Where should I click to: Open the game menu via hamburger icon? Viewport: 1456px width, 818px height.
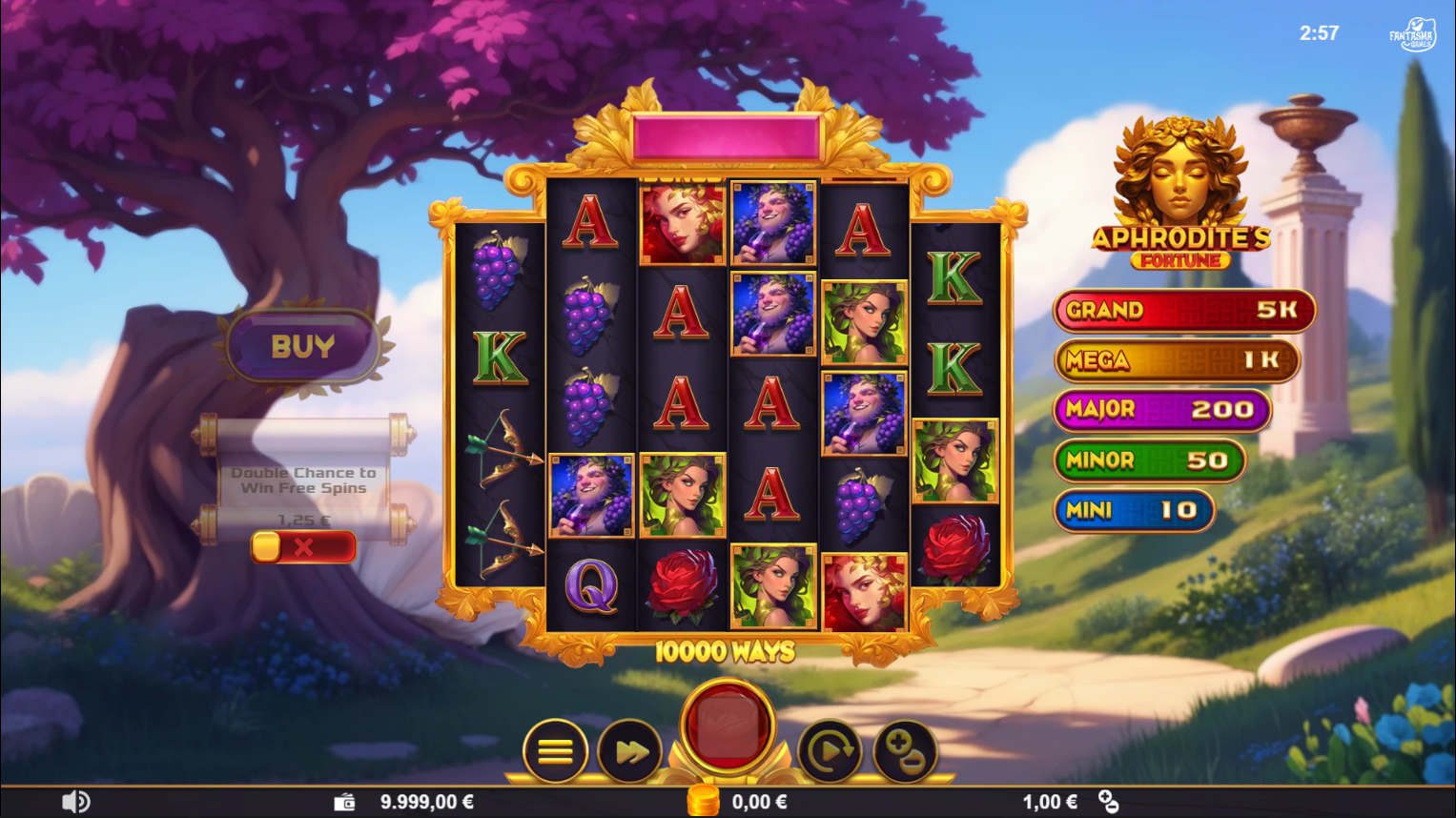[x=555, y=751]
